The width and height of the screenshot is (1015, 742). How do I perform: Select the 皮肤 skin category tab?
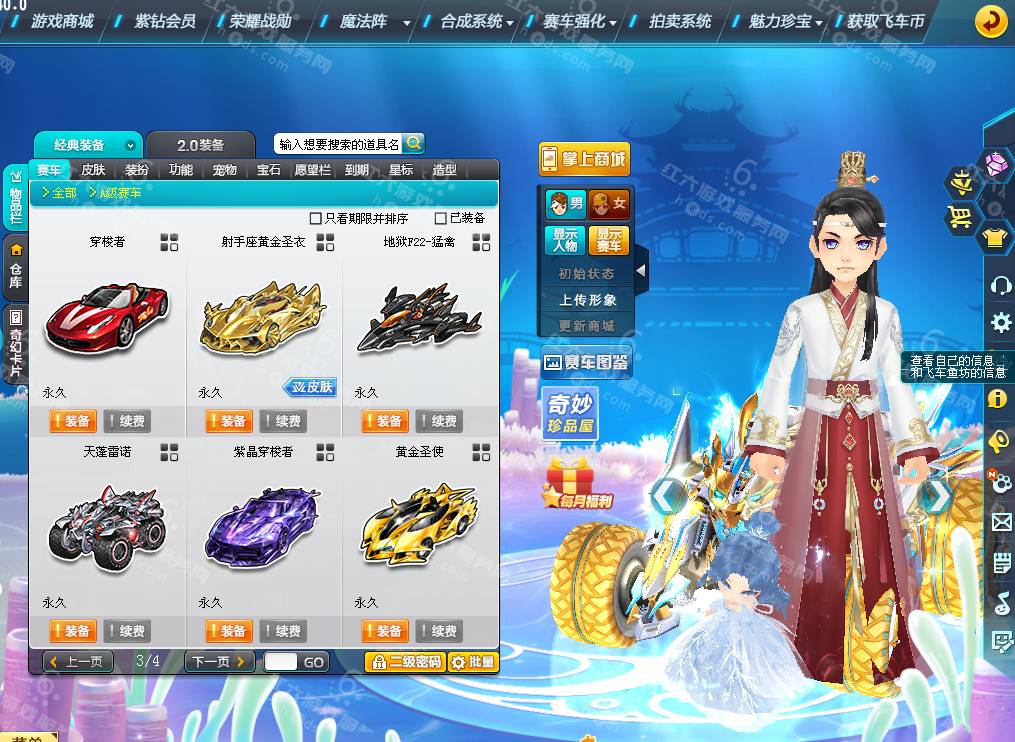click(x=93, y=170)
